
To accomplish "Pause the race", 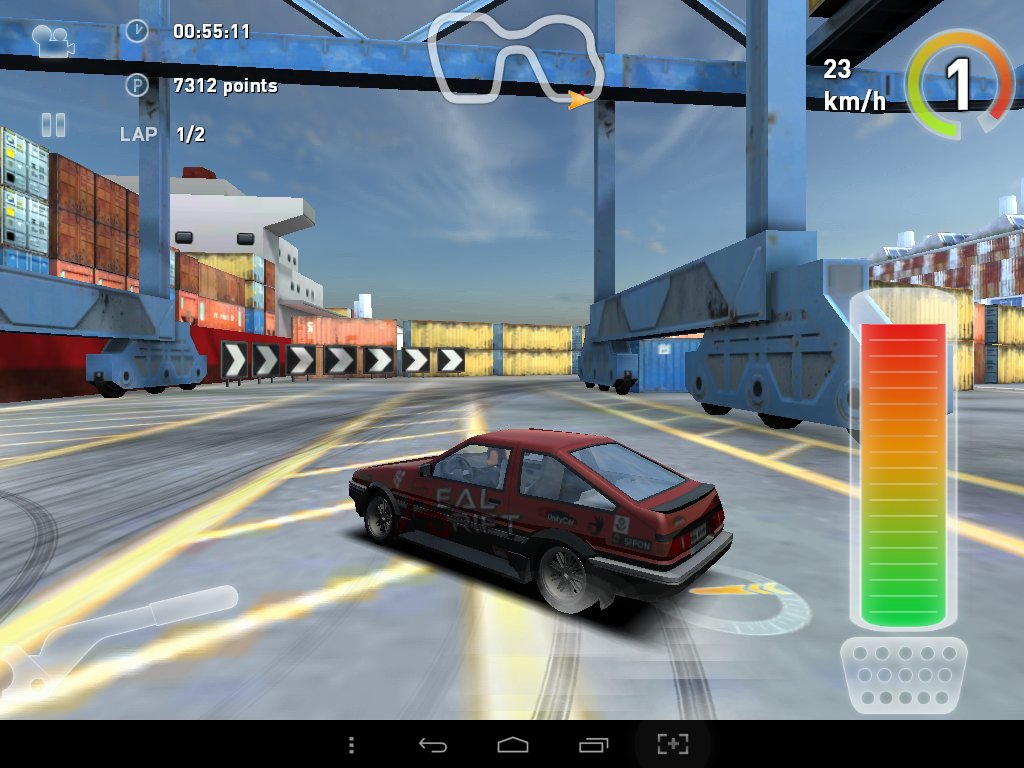I will 53,124.
